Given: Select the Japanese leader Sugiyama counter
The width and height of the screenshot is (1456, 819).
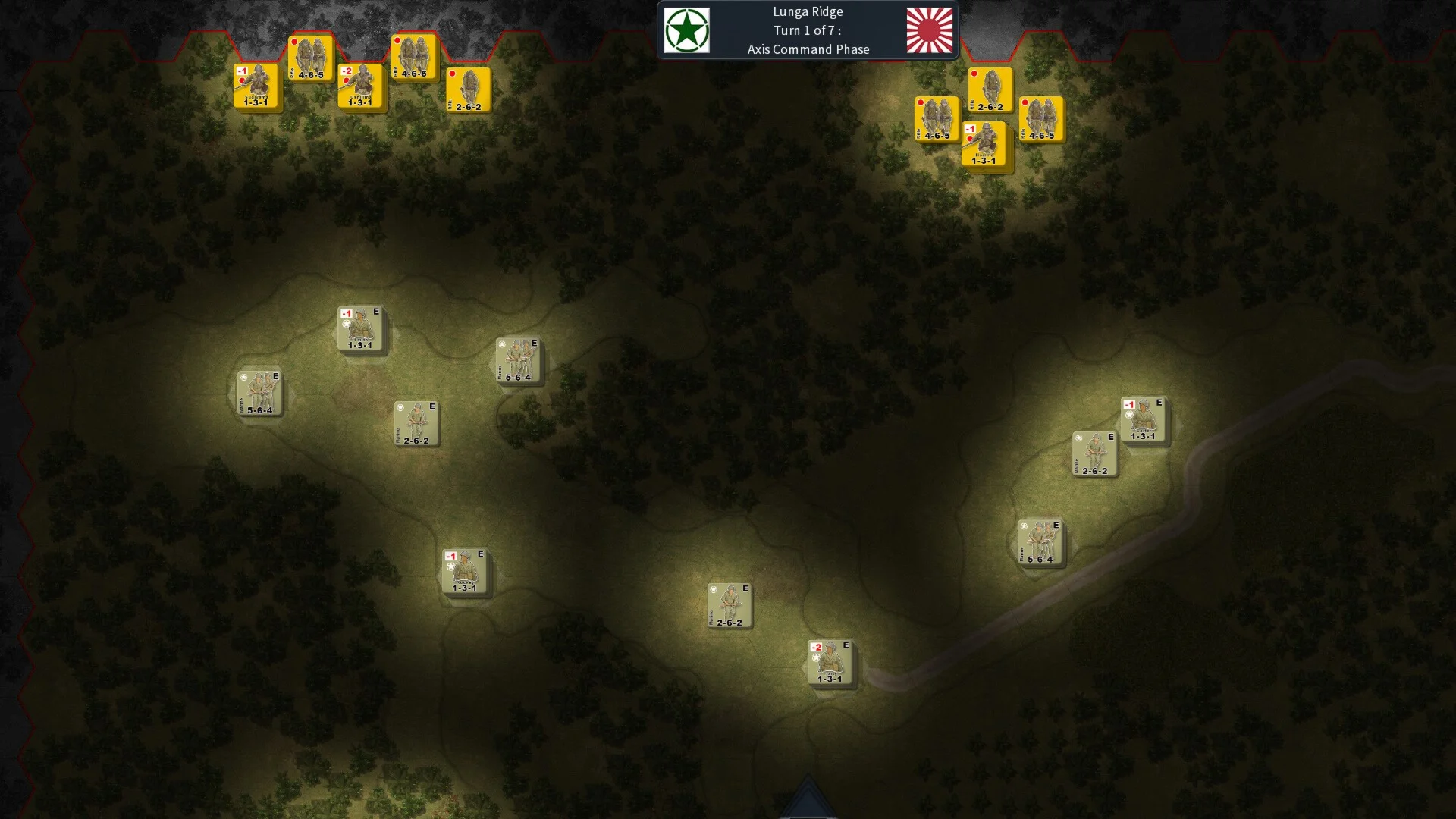Looking at the screenshot, I should coord(256,86).
